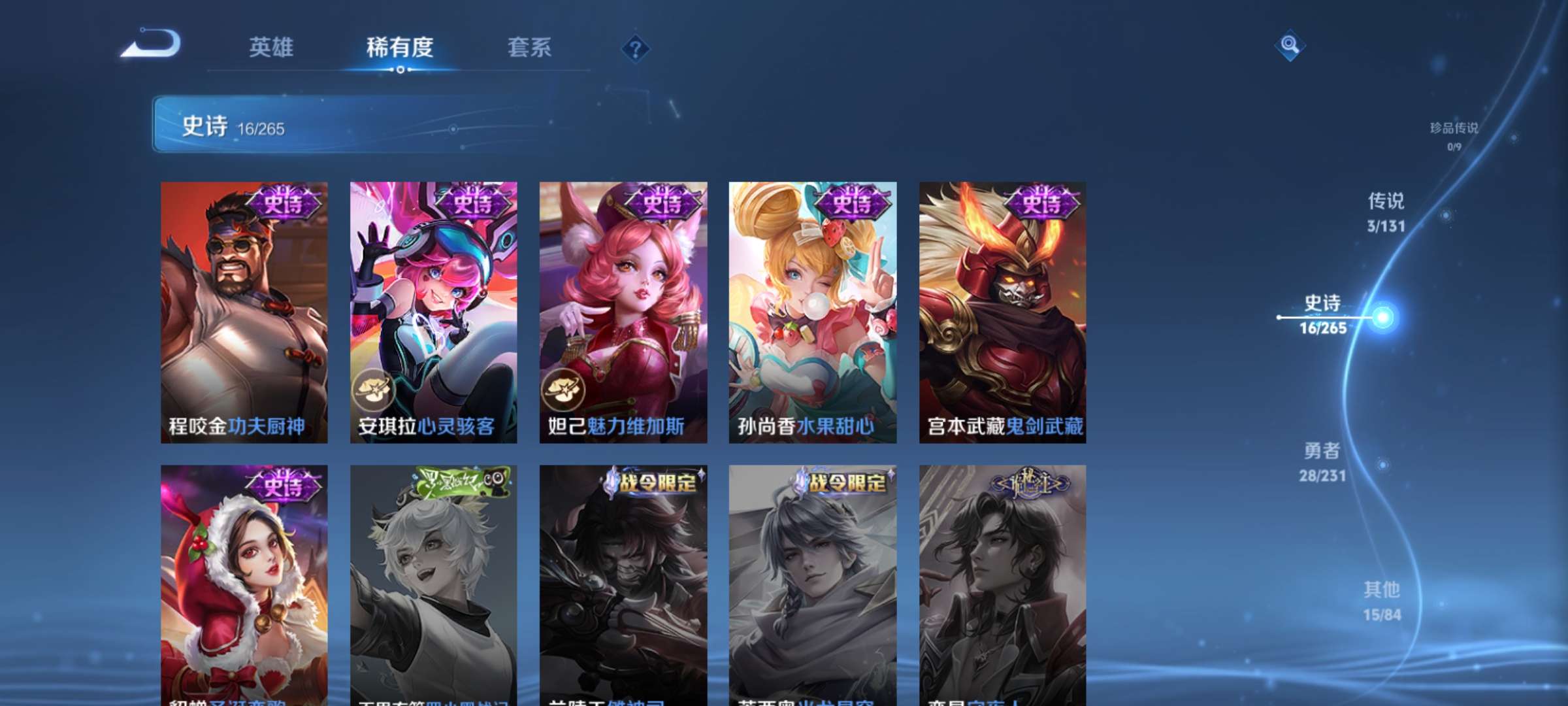Switch to the 套系 tab
The width and height of the screenshot is (1568, 706).
click(x=529, y=47)
